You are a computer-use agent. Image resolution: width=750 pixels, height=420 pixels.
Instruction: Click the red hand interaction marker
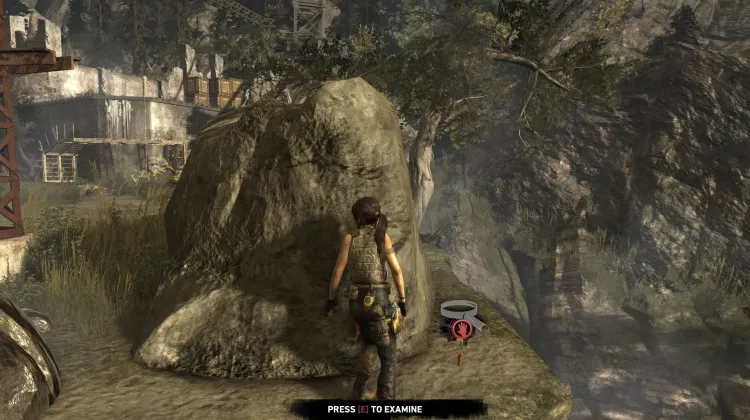click(x=462, y=327)
